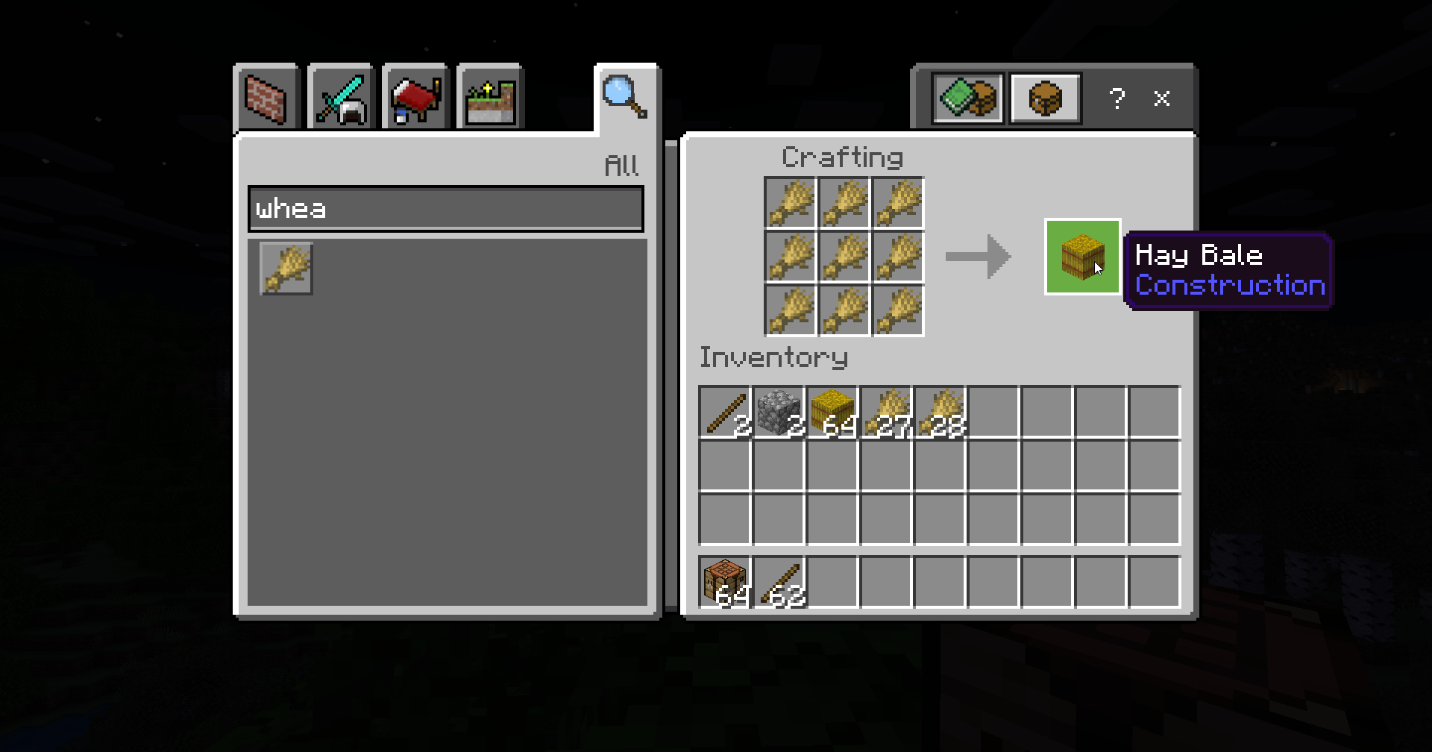1432x752 pixels.
Task: Toggle the recipe book button
Action: pyautogui.click(x=967, y=98)
